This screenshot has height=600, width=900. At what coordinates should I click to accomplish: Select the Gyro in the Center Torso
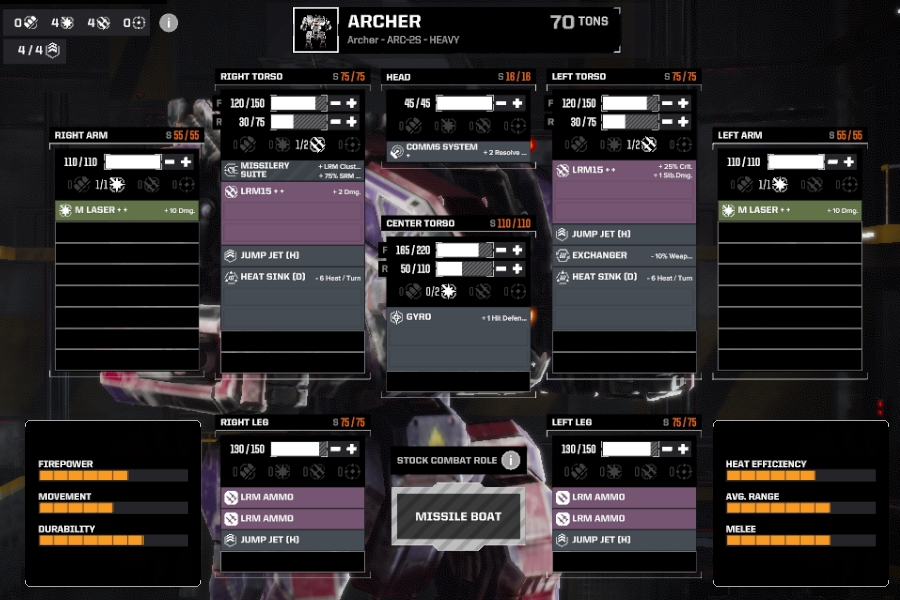(458, 317)
